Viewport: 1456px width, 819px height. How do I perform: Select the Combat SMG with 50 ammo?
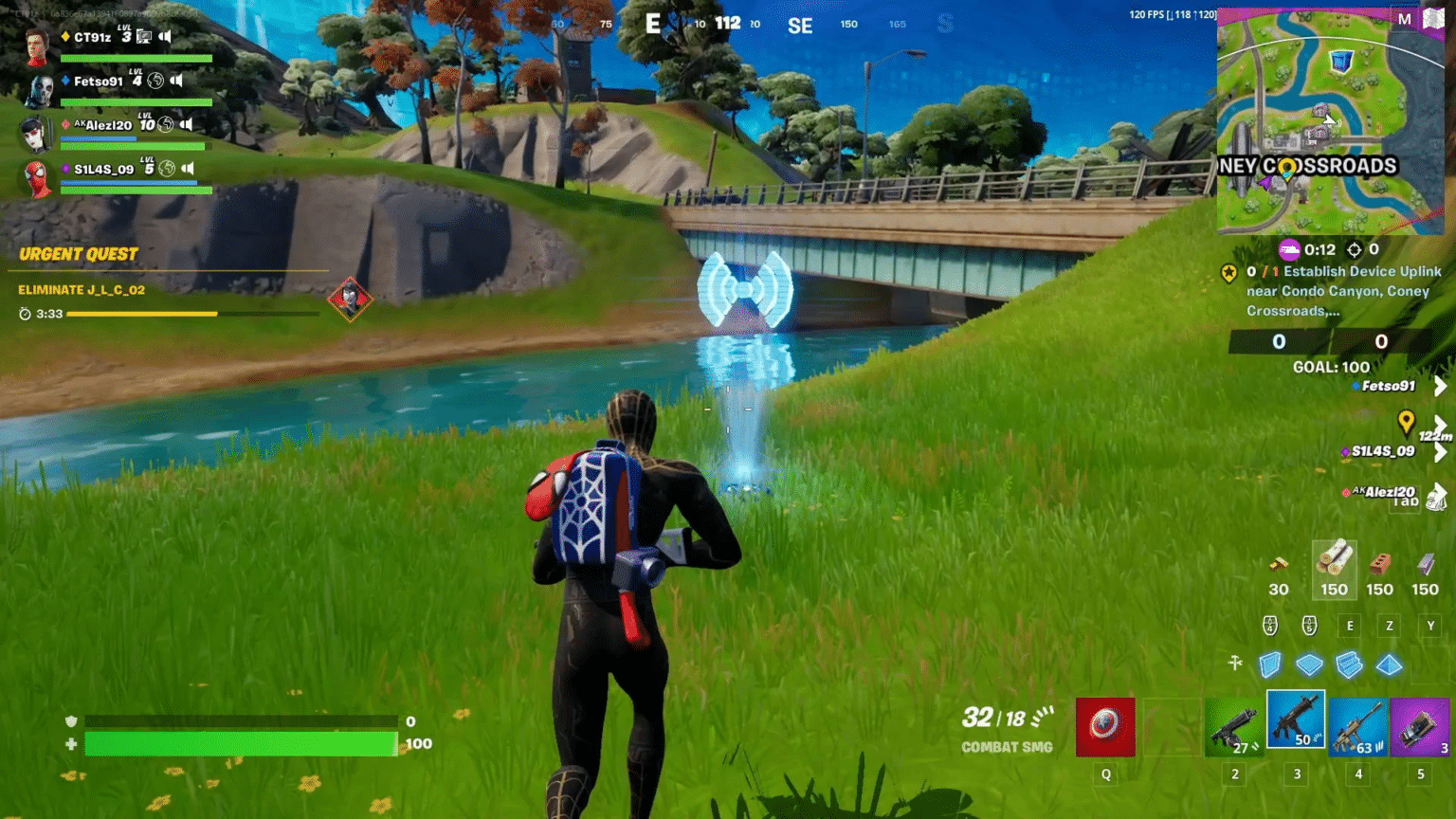(x=1296, y=721)
